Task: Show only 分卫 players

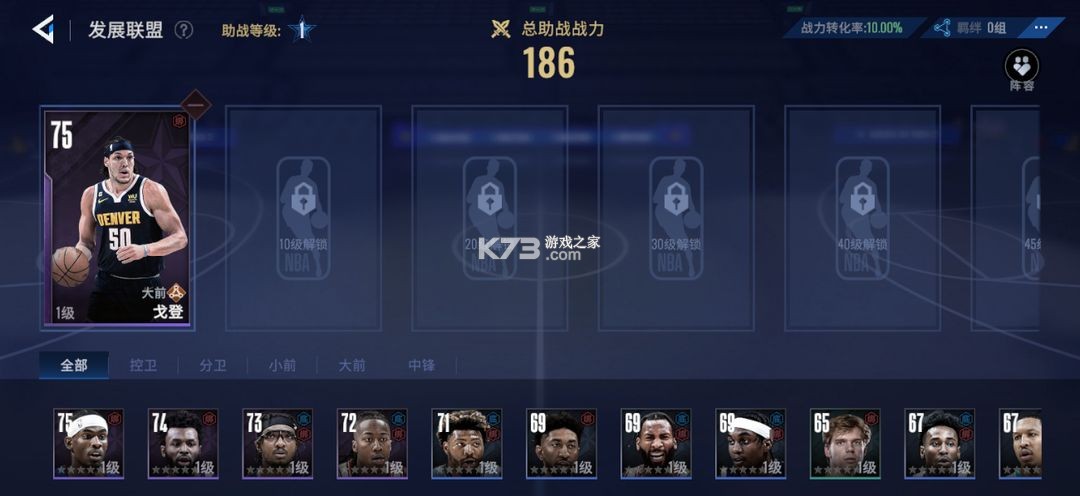Action: [213, 365]
